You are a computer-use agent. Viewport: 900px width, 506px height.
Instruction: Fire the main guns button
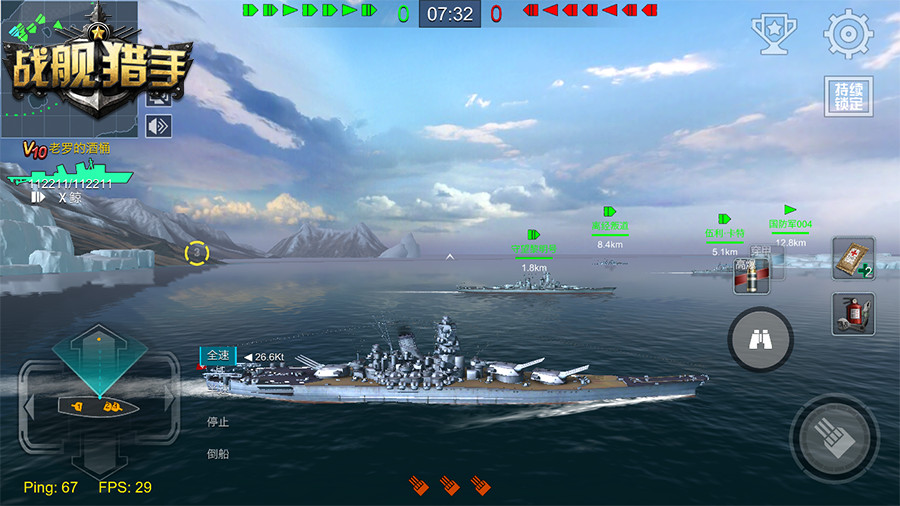(834, 438)
